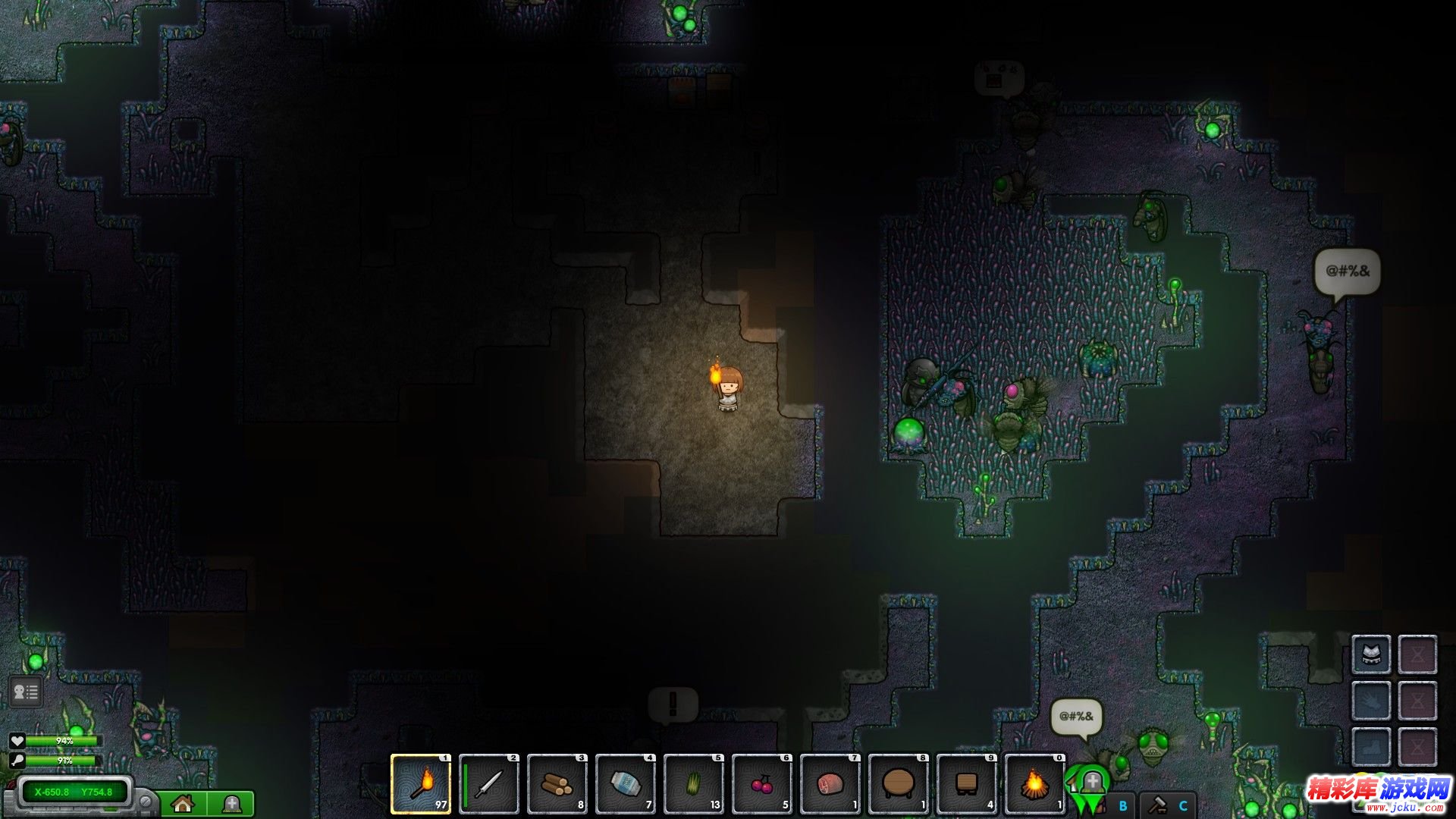This screenshot has height=819, width=1456.
Task: Select the raw meat slot
Action: [x=830, y=784]
